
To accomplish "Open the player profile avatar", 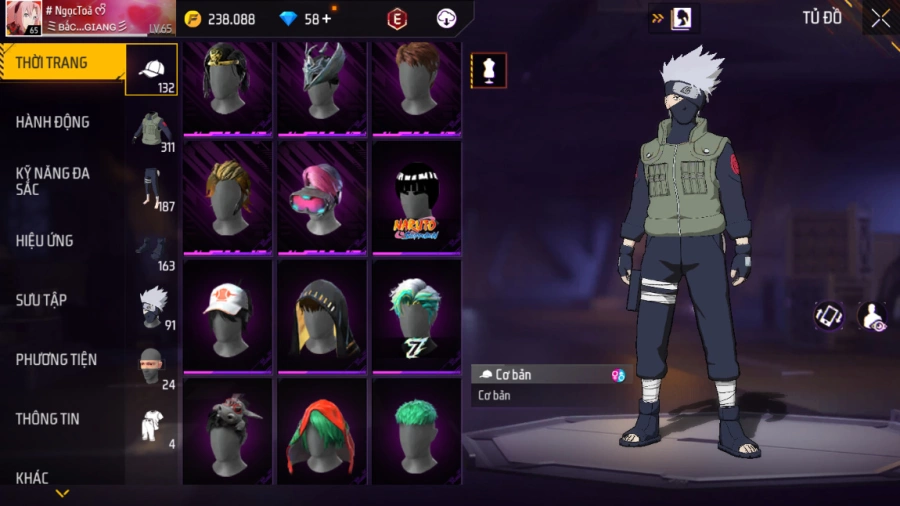I will click(22, 18).
